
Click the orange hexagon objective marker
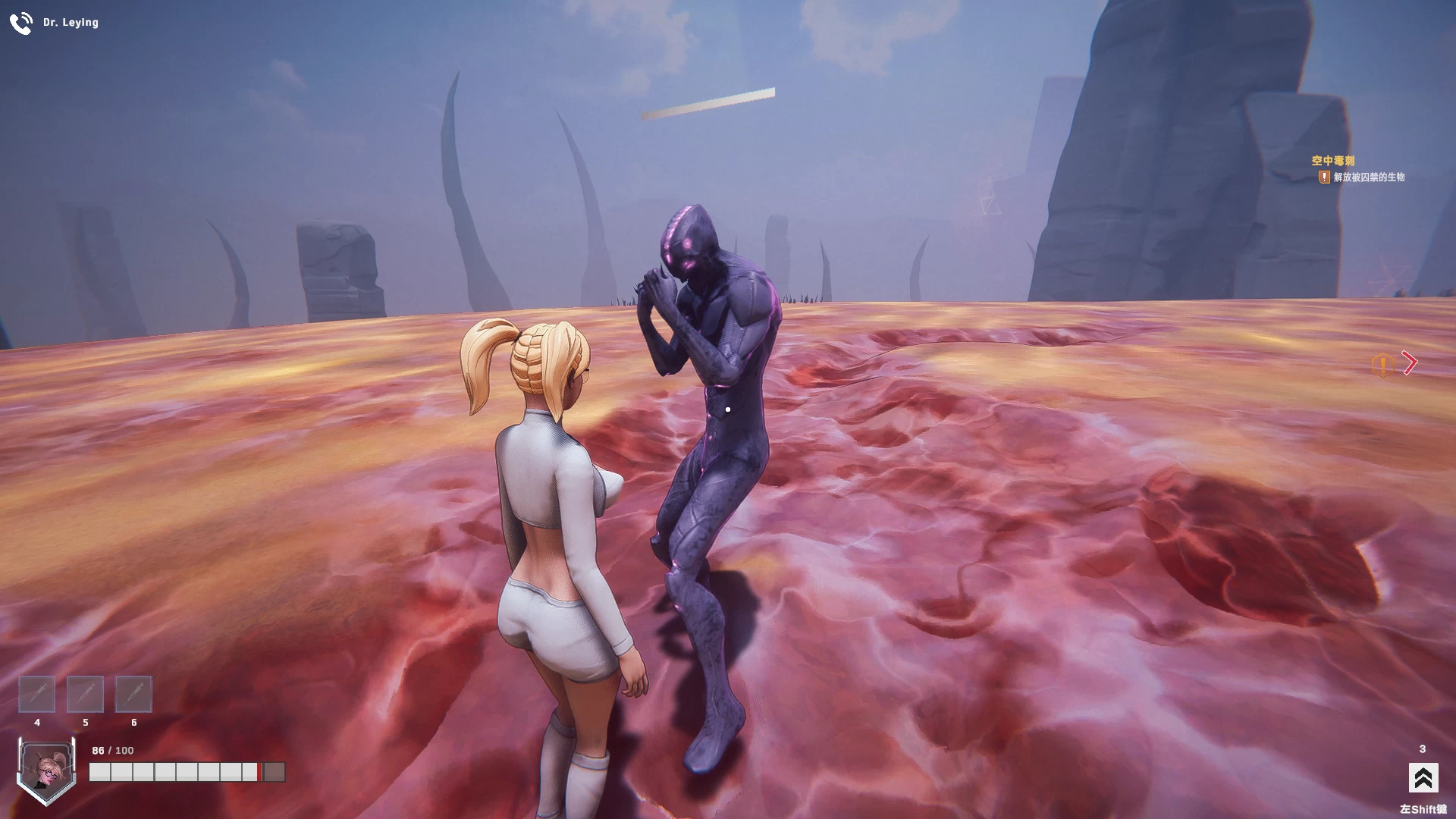point(1382,366)
